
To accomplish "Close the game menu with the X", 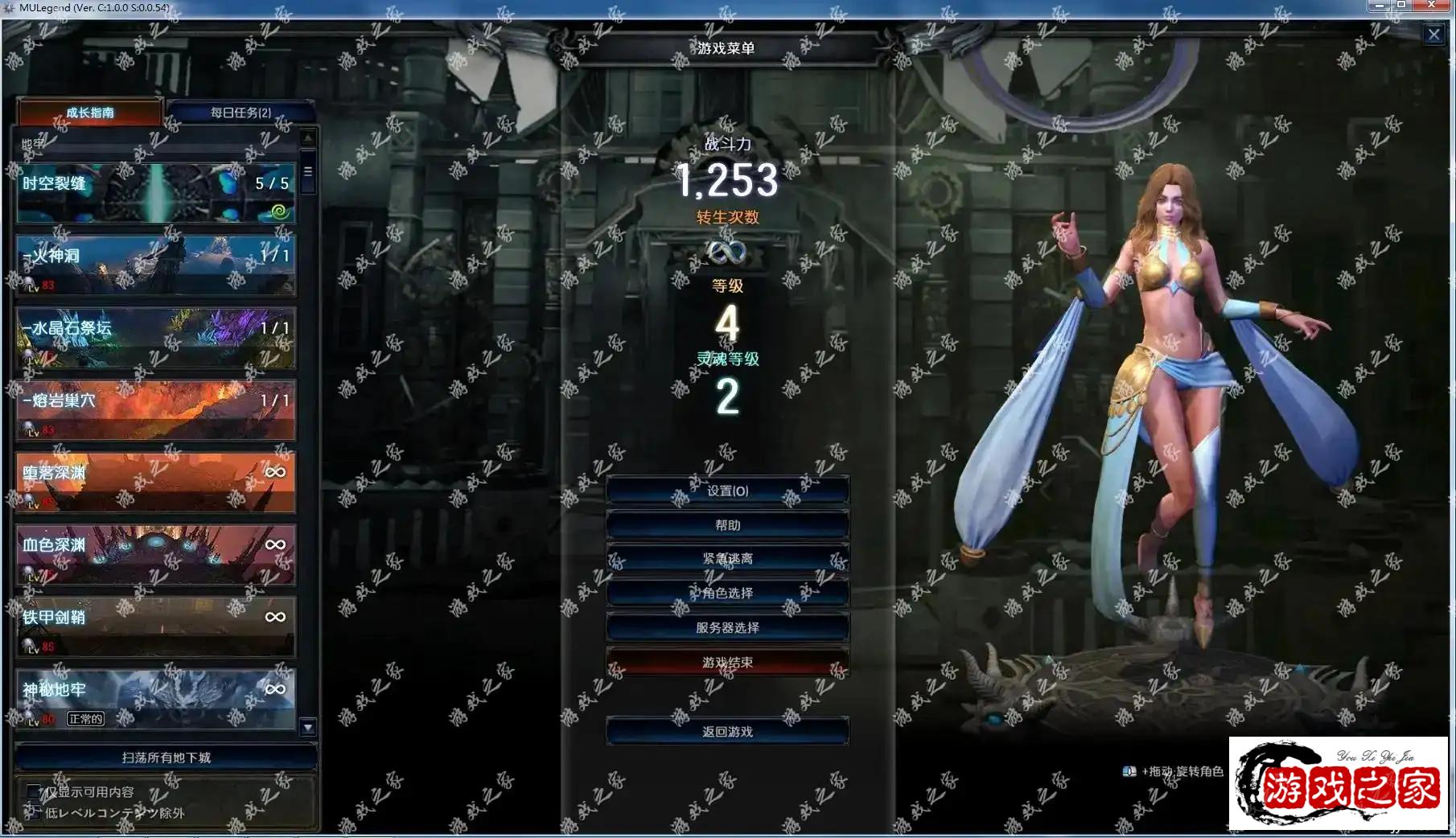I will (x=1433, y=35).
